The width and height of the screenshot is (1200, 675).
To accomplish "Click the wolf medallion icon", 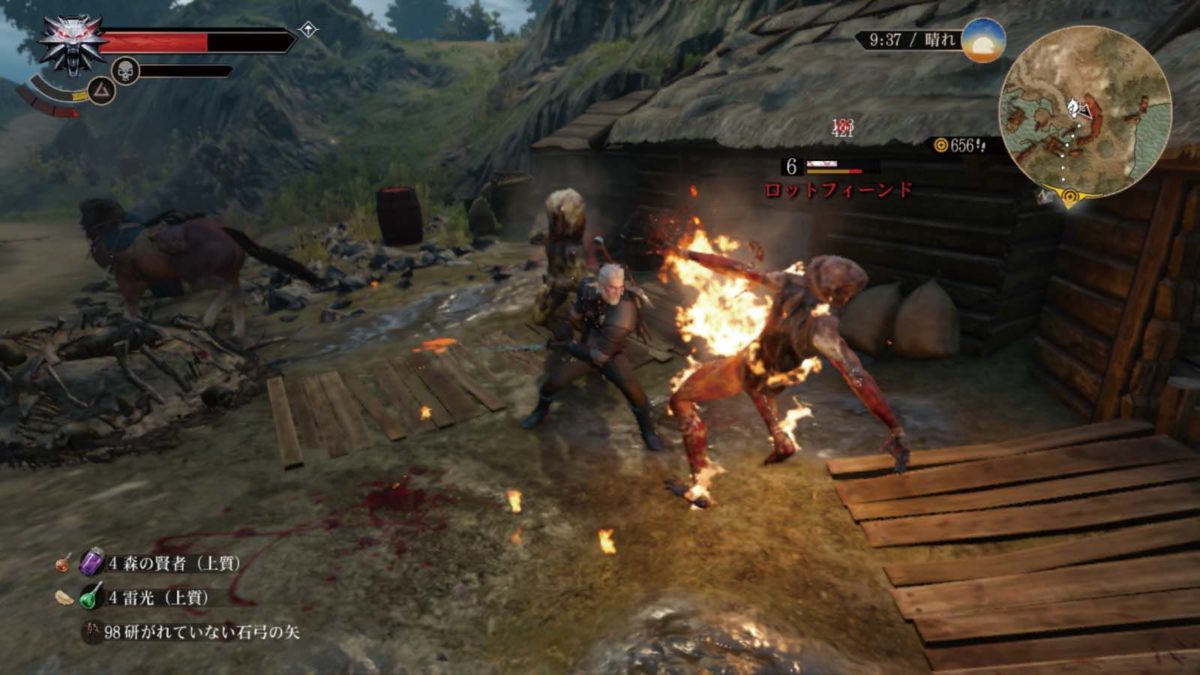I will point(70,44).
